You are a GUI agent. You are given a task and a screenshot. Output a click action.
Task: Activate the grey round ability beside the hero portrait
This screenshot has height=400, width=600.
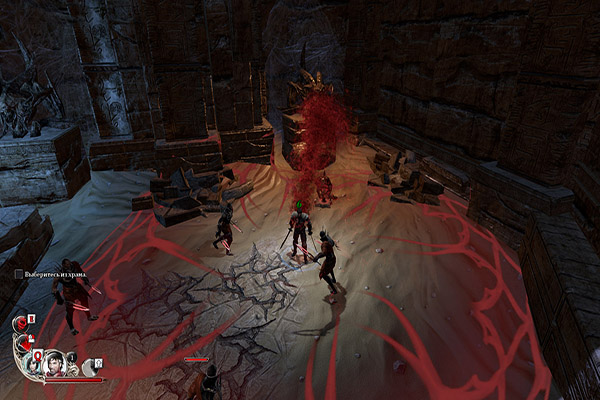coord(90,367)
